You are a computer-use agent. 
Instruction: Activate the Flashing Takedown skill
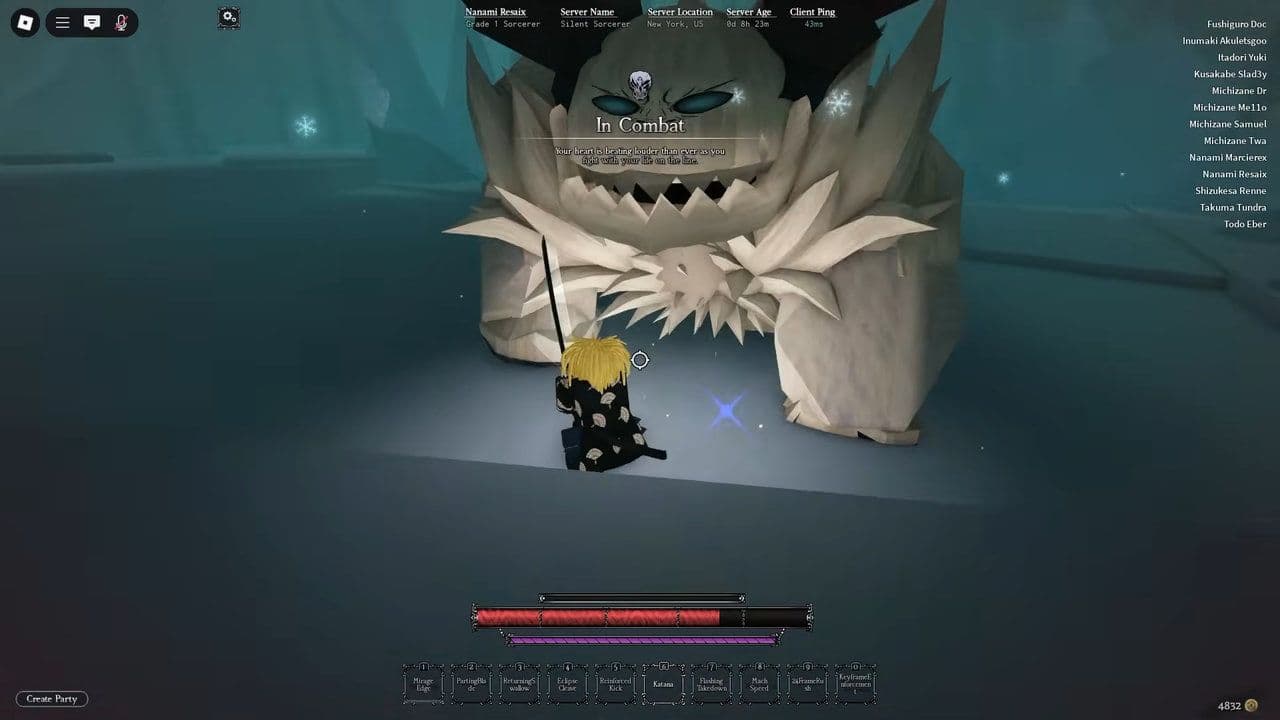coord(711,684)
